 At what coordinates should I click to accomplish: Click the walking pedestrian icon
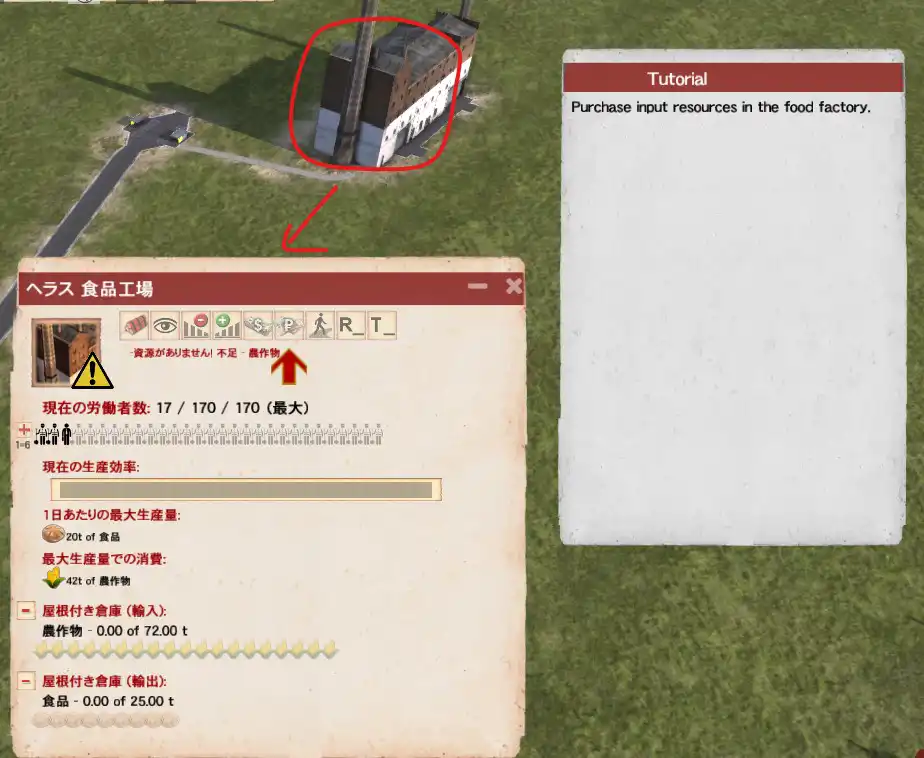320,325
